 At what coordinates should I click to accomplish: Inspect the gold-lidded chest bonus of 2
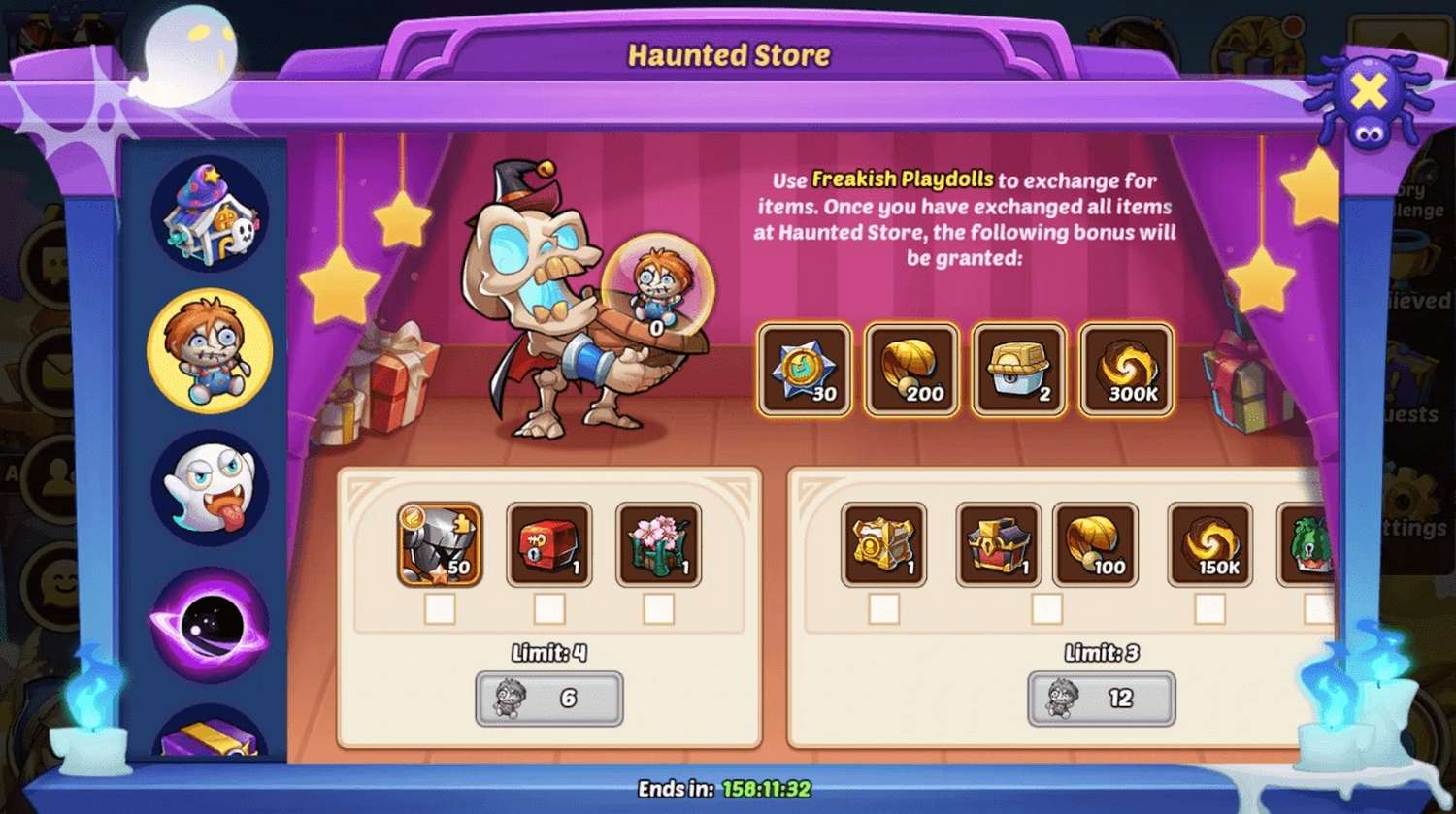tap(1018, 370)
